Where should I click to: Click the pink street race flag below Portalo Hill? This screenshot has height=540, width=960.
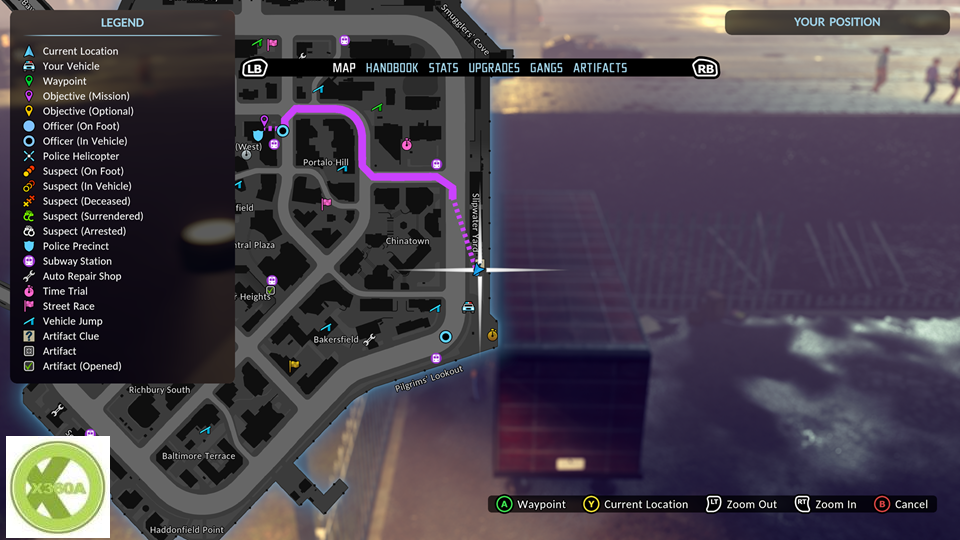pyautogui.click(x=326, y=203)
